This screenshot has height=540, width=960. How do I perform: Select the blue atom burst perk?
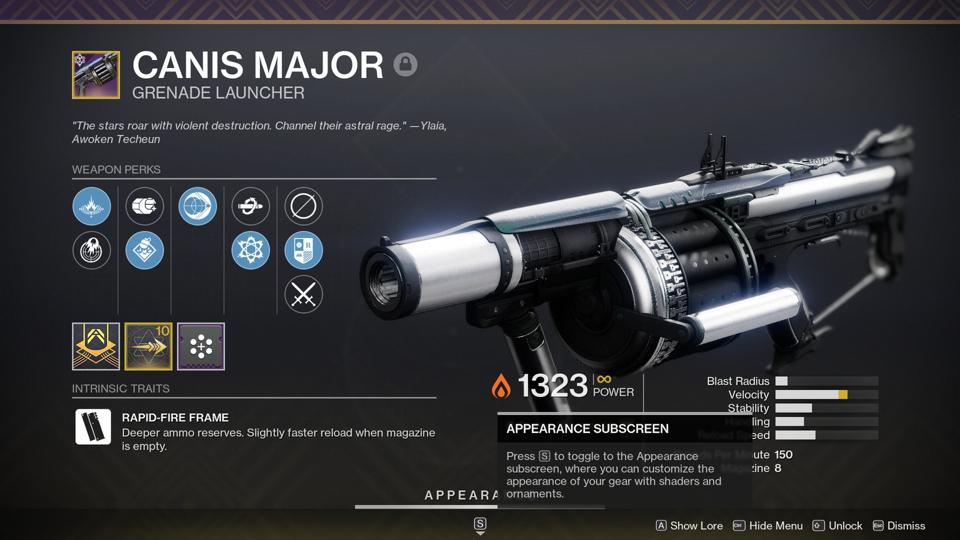tap(250, 250)
